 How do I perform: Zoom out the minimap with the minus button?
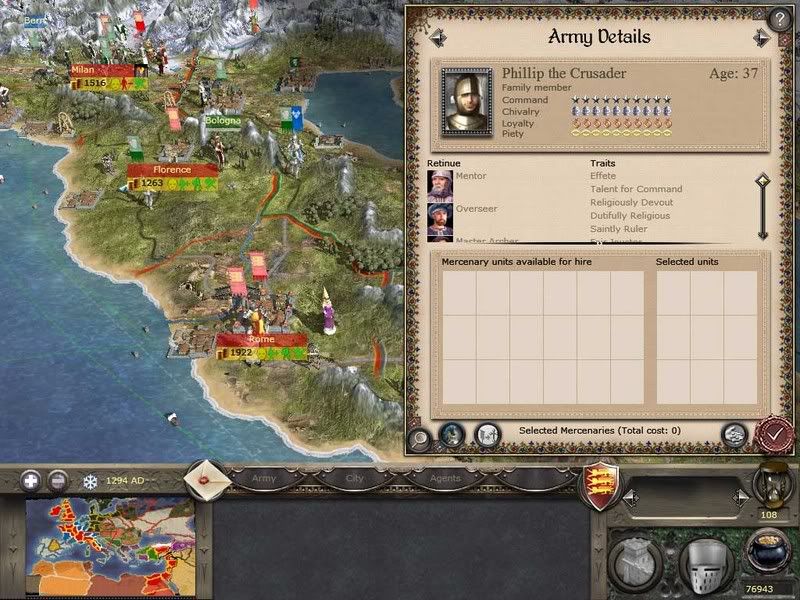pyautogui.click(x=58, y=480)
